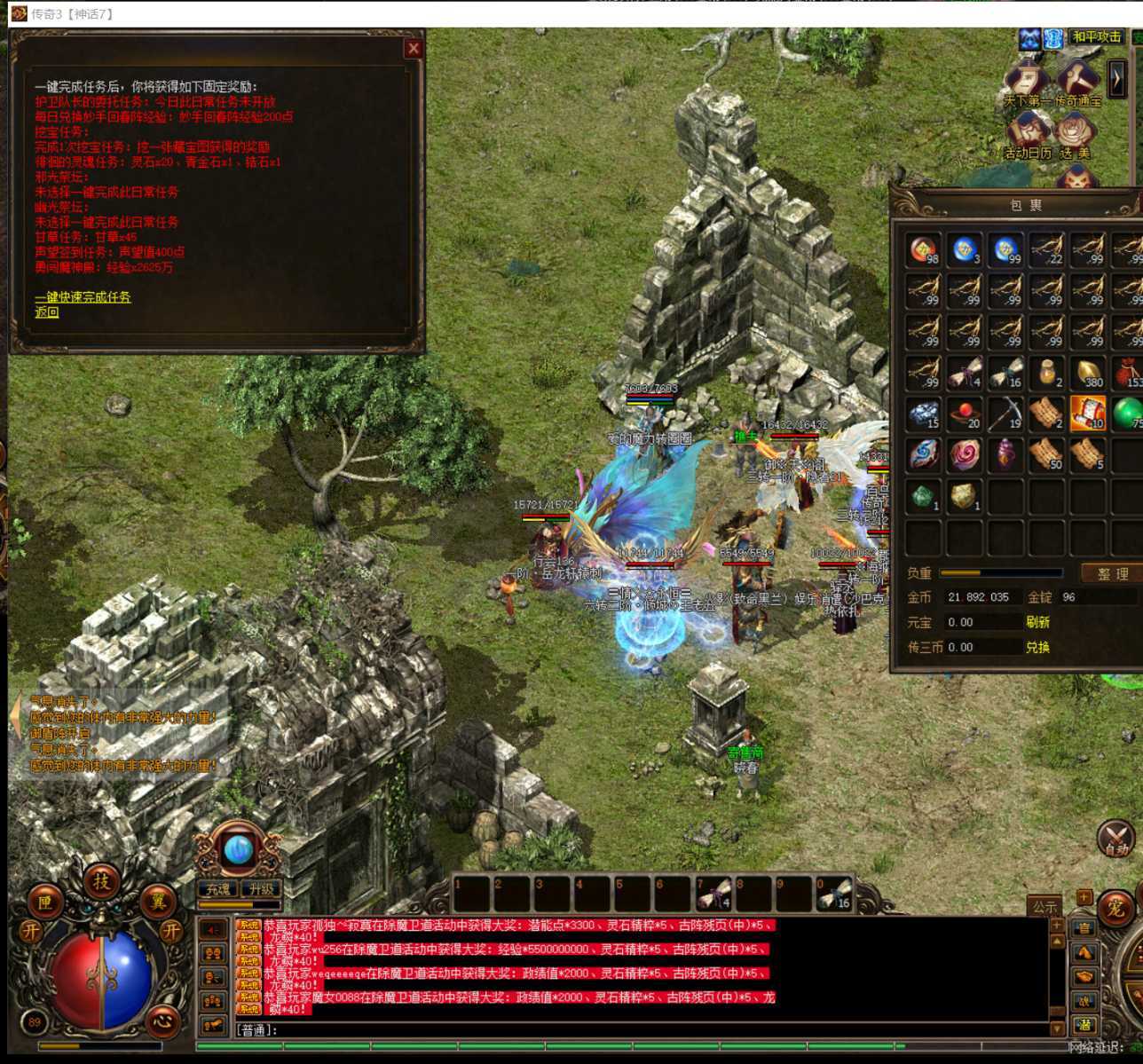Viewport: 1143px width, 1064px height.
Task: Click the 一键快速完成任务 link
Action: 83,297
